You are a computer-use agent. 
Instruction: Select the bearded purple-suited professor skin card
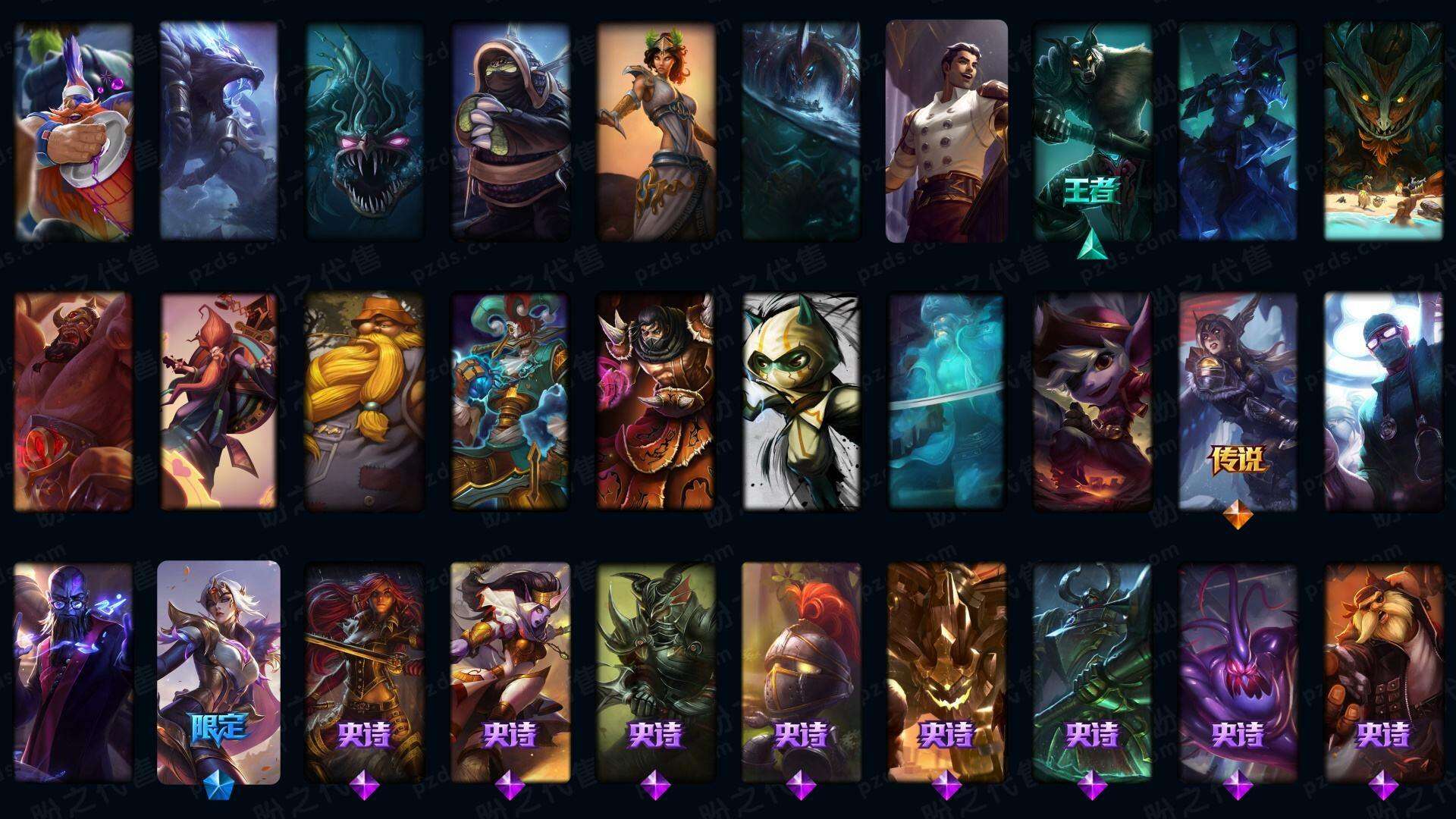click(74, 672)
